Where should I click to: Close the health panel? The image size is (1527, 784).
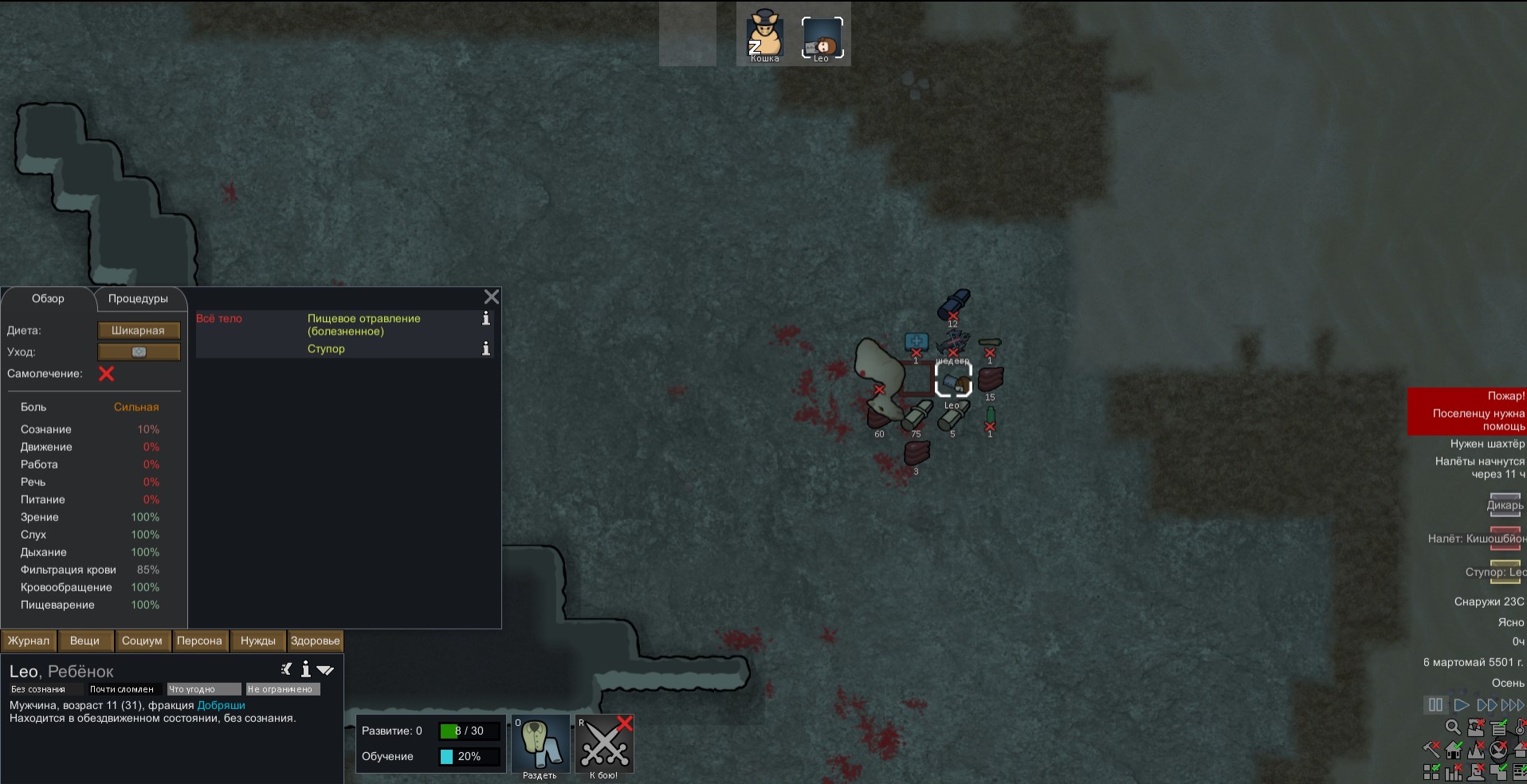[492, 297]
